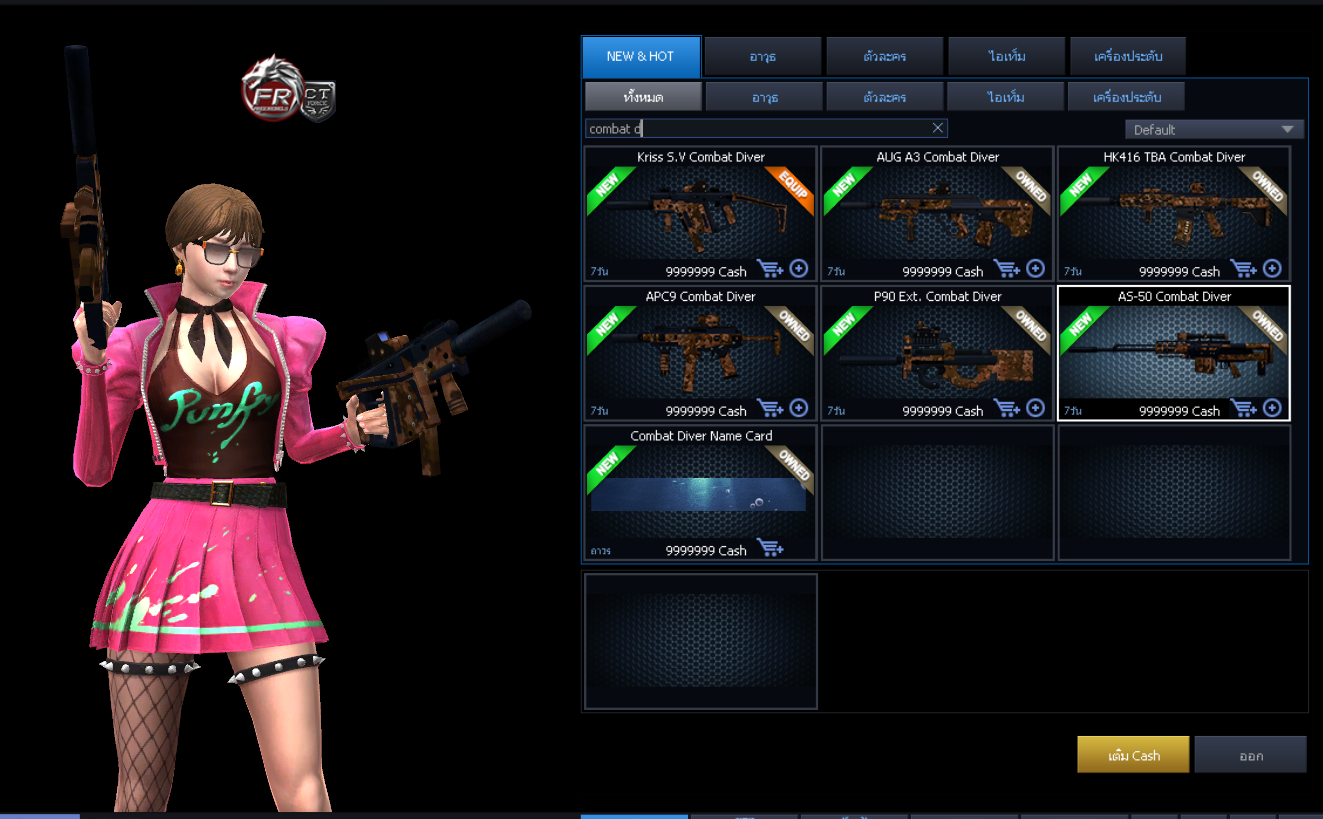The height and width of the screenshot is (819, 1323).
Task: Select the AS-50 Combat Diver item card
Action: coord(1173,352)
